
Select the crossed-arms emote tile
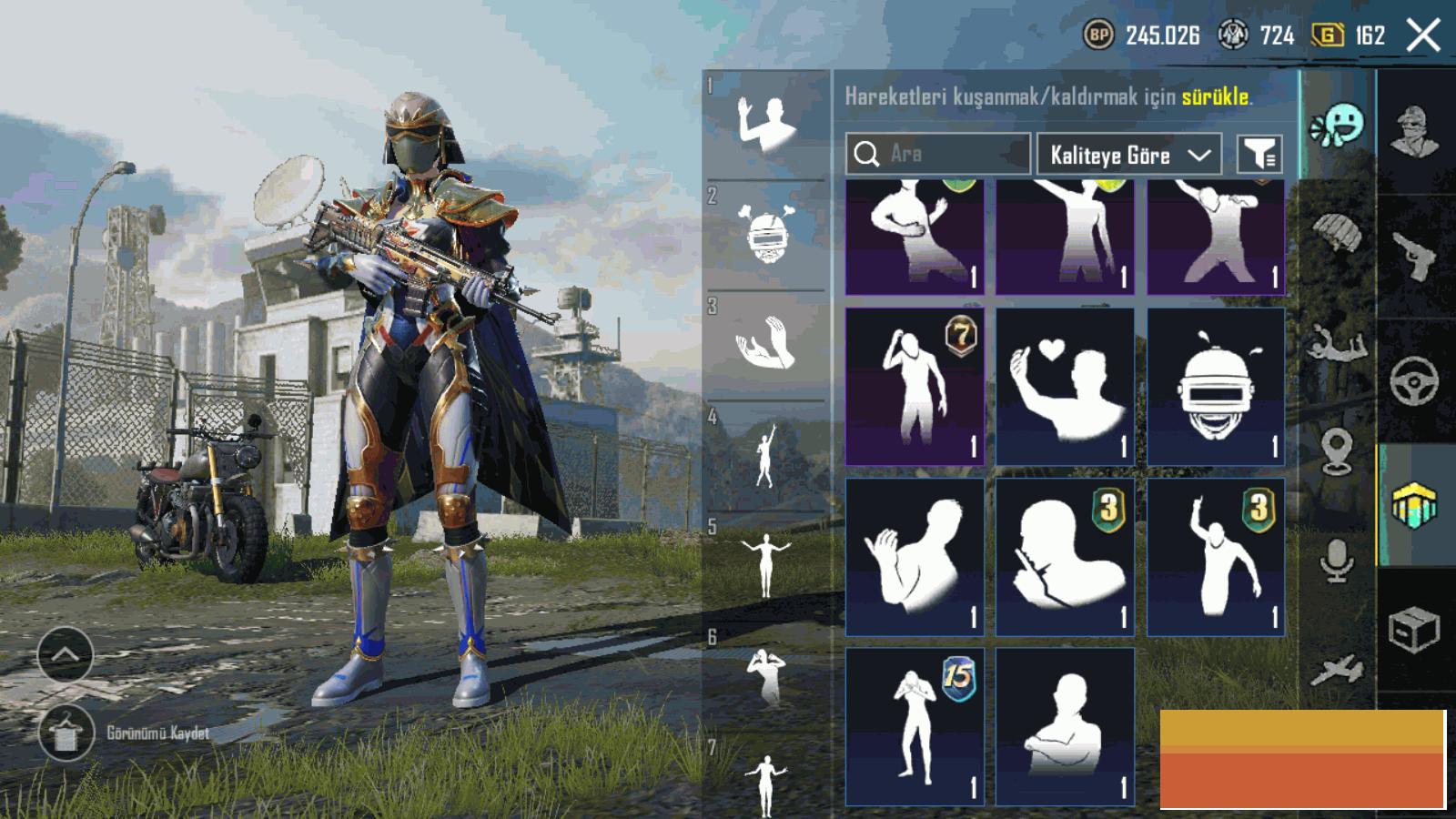1065,726
